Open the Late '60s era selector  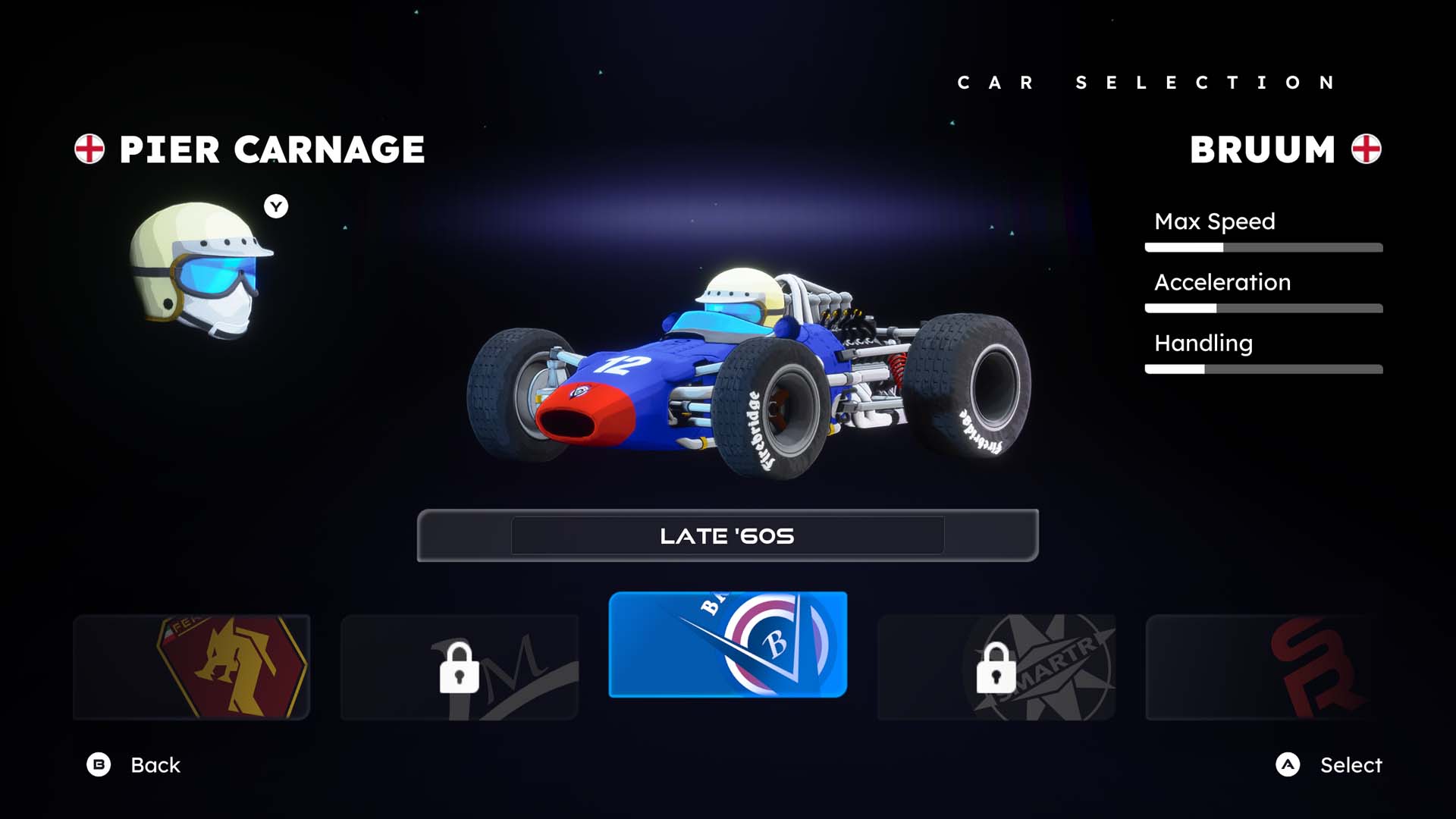[727, 535]
